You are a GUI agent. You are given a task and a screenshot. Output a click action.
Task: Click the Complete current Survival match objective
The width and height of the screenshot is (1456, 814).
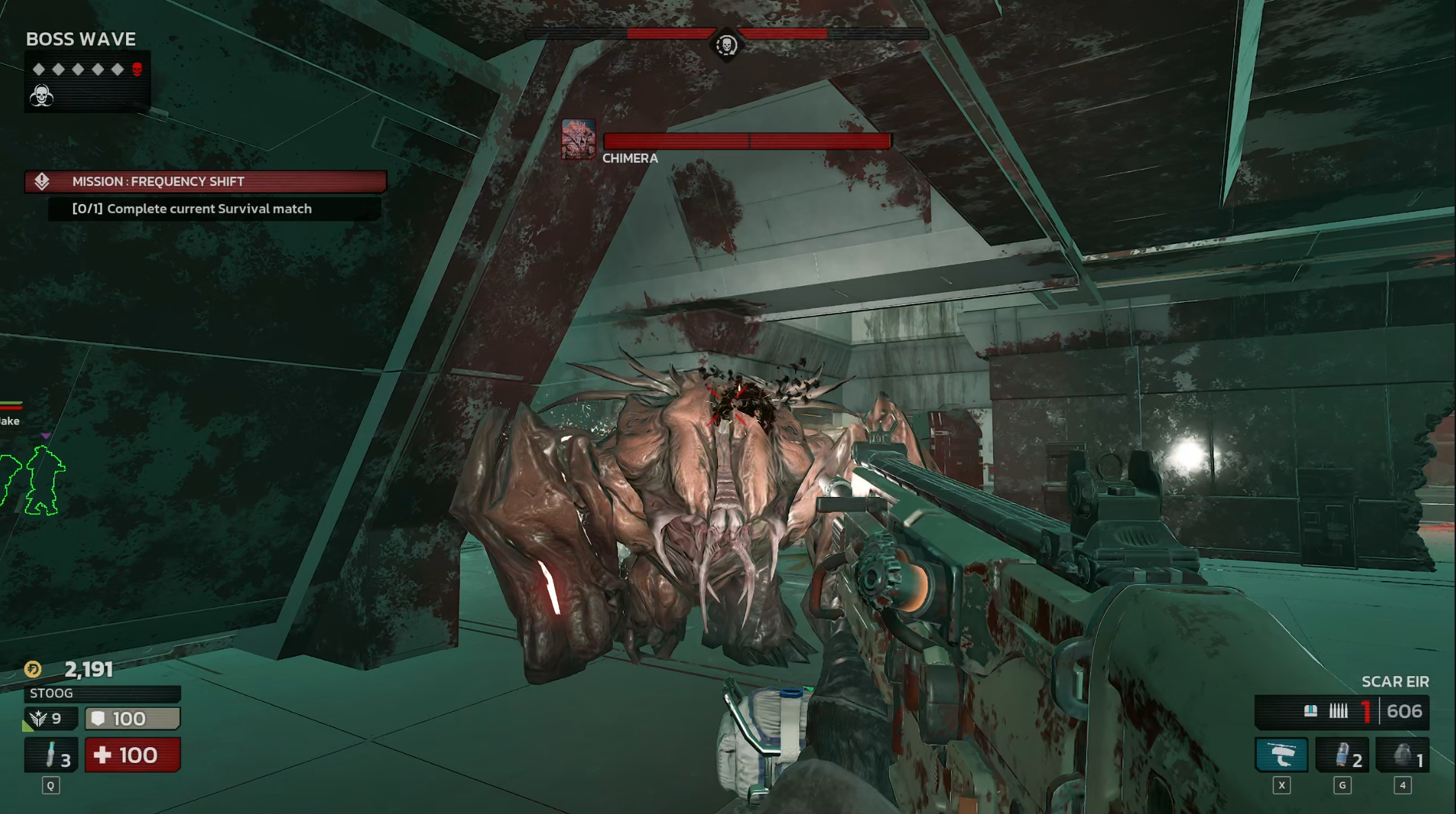(191, 208)
